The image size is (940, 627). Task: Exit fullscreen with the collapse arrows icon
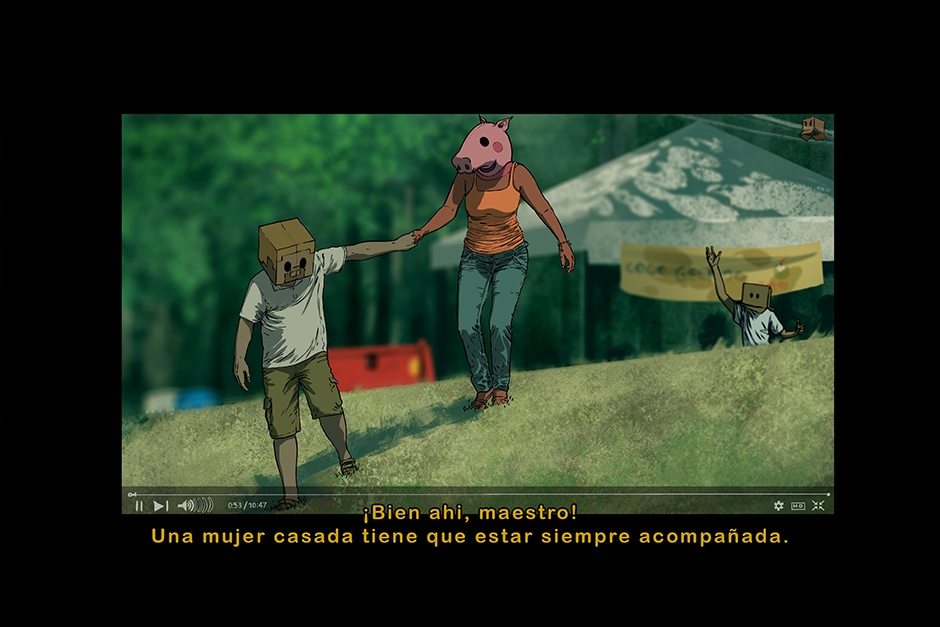tap(818, 506)
